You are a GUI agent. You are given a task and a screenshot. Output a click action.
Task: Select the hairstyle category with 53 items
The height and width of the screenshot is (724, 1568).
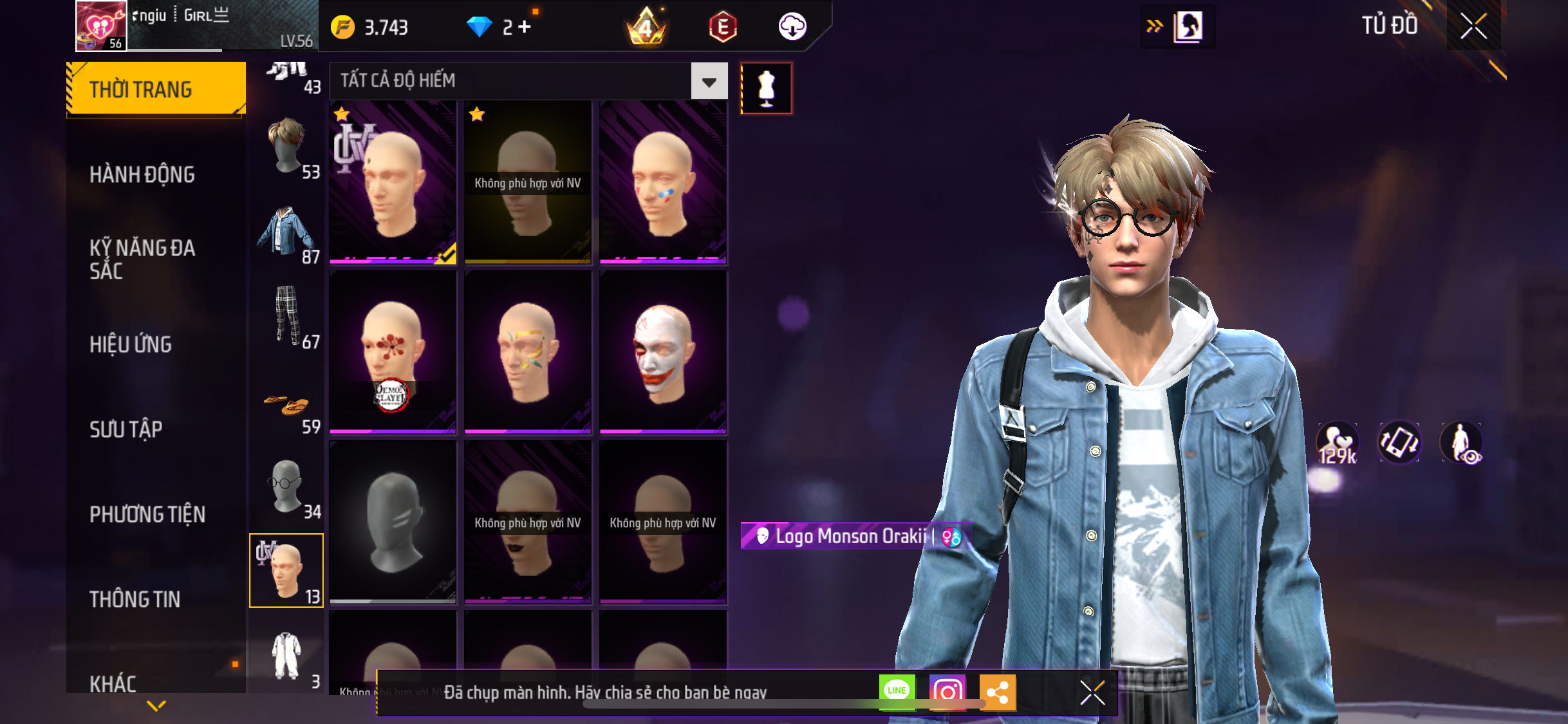coord(287,148)
